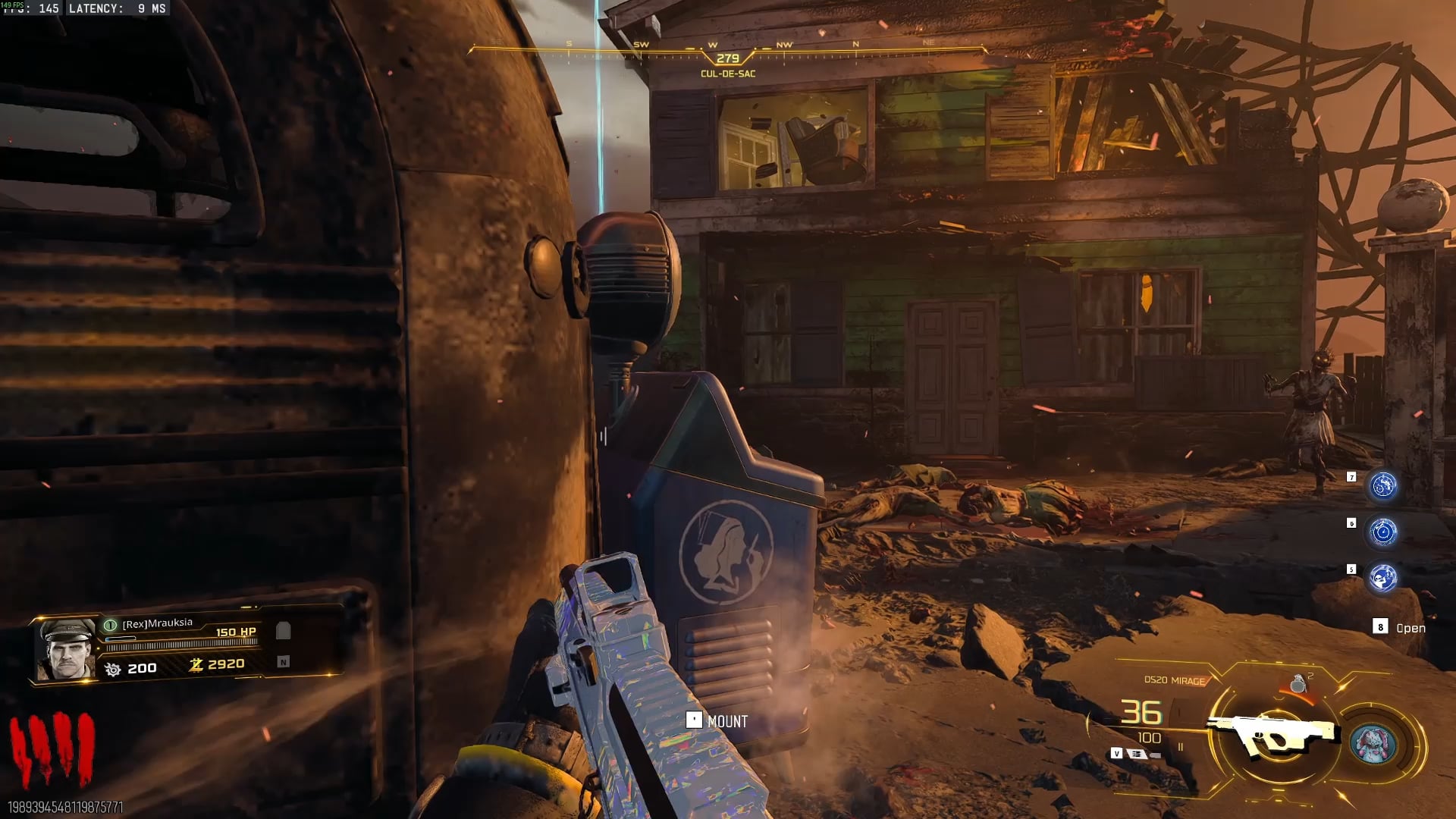Viewport: 1456px width, 819px height.
Task: Use the stopwatch GobbleGum icon
Action: (x=1382, y=532)
